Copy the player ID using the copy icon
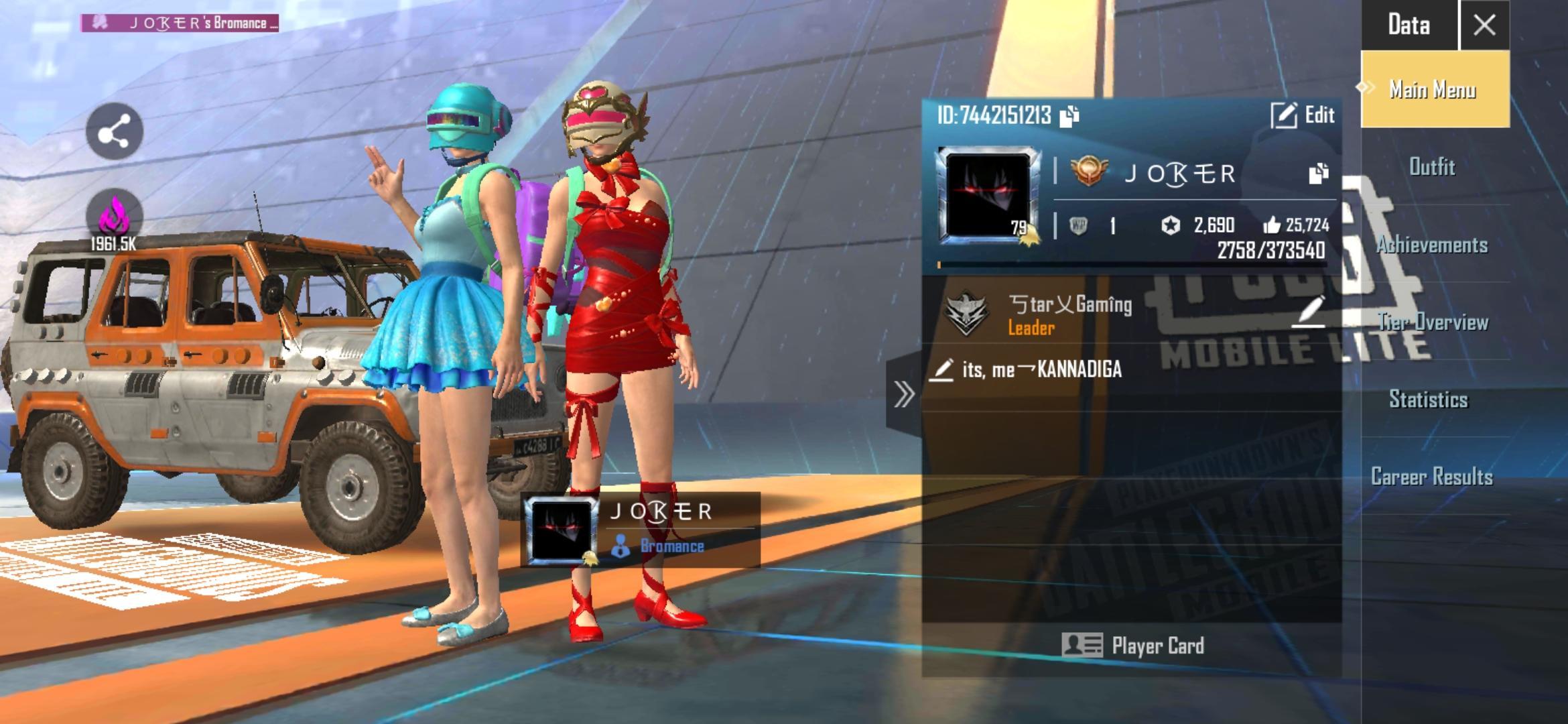1568x724 pixels. (x=1069, y=115)
